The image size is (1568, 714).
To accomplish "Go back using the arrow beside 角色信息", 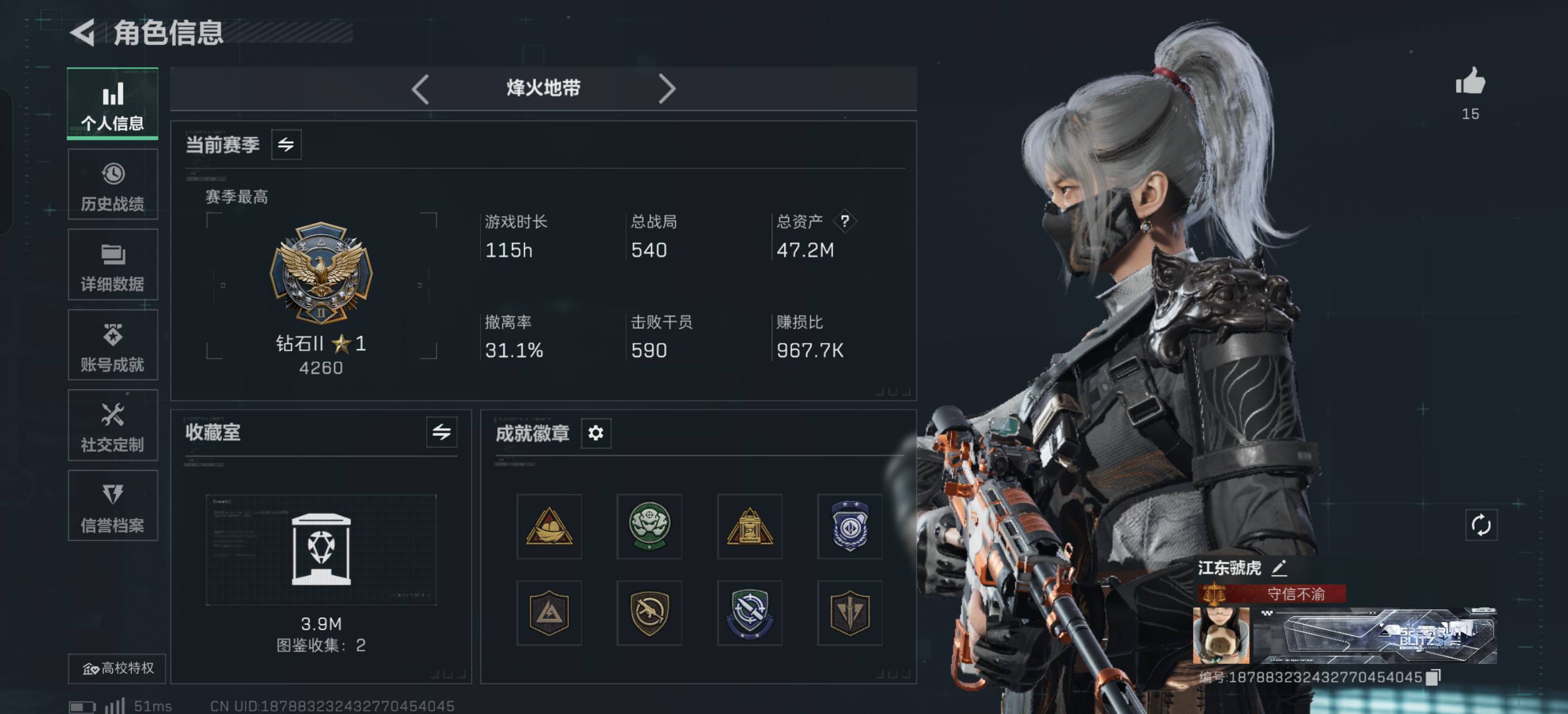I will pyautogui.click(x=84, y=32).
